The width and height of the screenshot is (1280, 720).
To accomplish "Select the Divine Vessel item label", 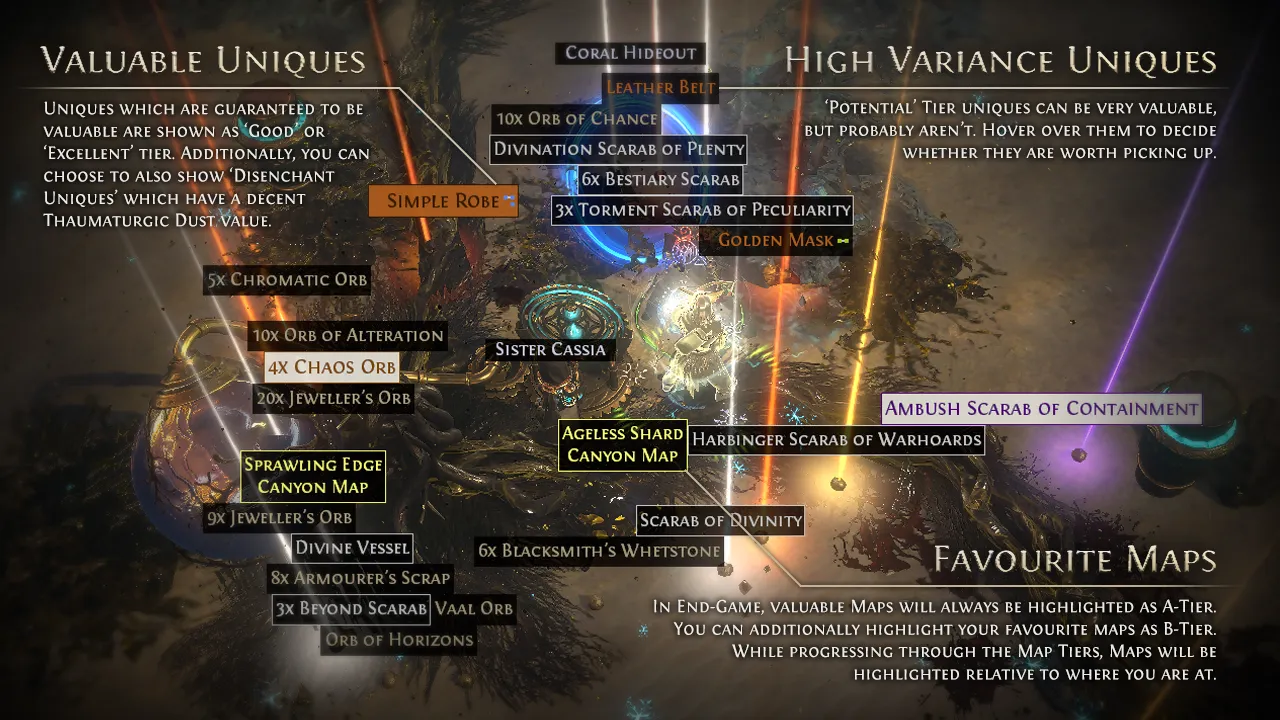I will click(x=352, y=547).
